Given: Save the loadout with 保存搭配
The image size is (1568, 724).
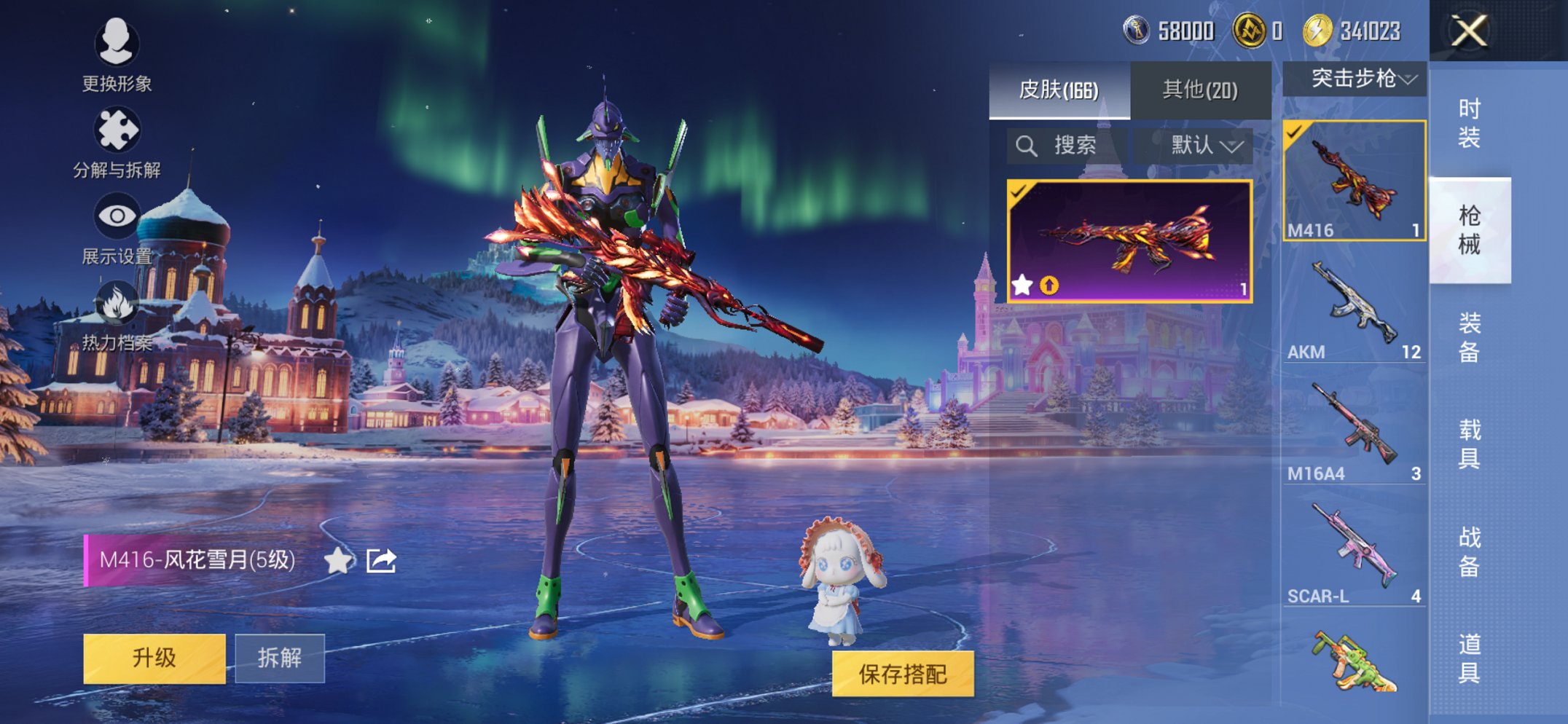Looking at the screenshot, I should [x=902, y=674].
